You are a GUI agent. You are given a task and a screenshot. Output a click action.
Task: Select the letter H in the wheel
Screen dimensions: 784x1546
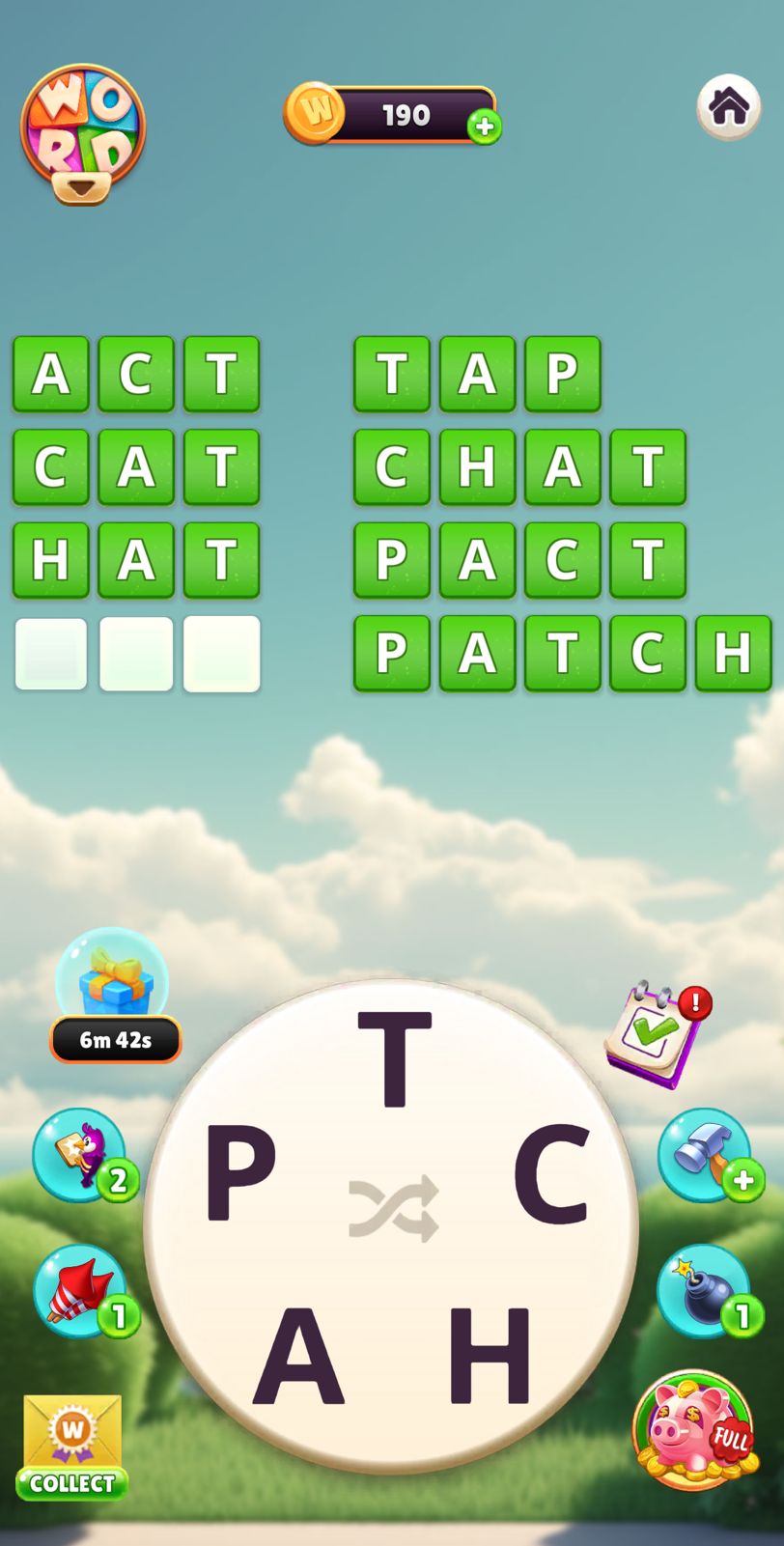coord(490,1355)
